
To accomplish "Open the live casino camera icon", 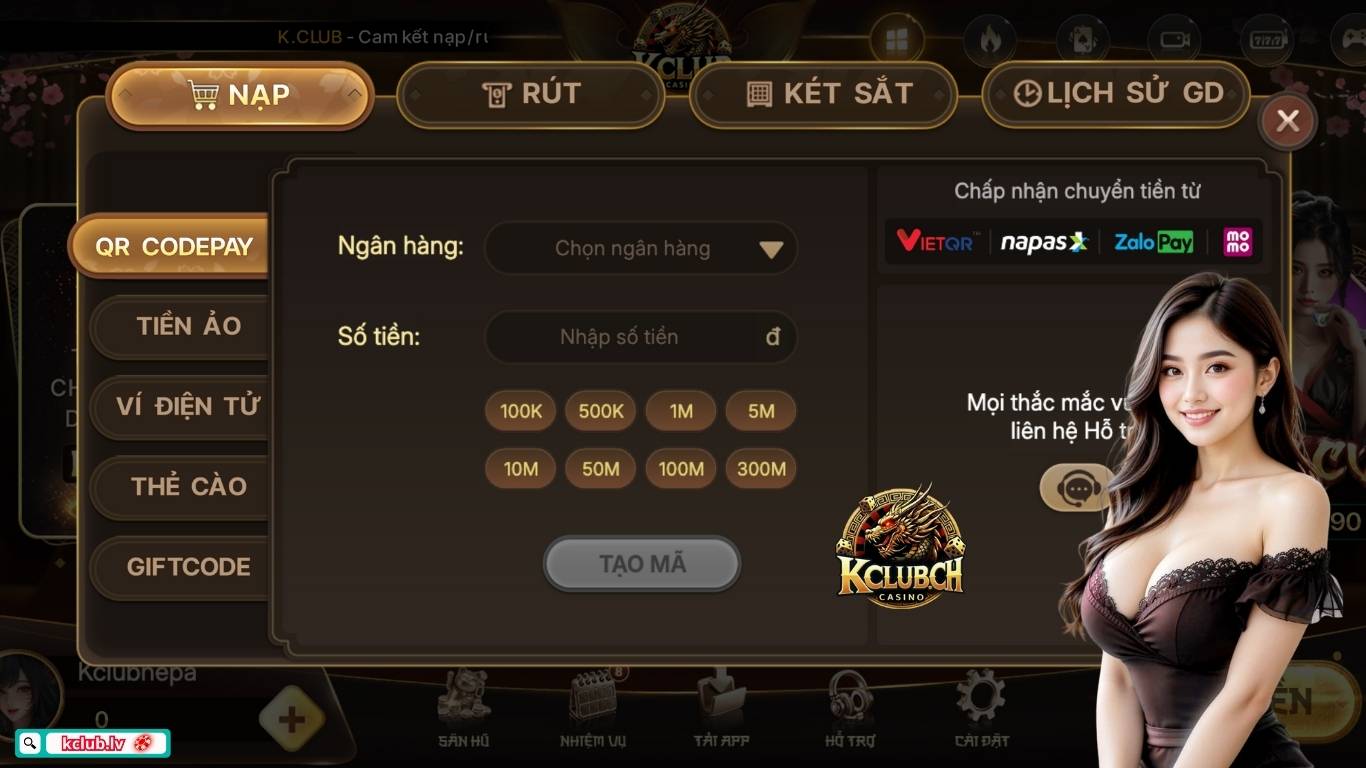I will pyautogui.click(x=1173, y=40).
